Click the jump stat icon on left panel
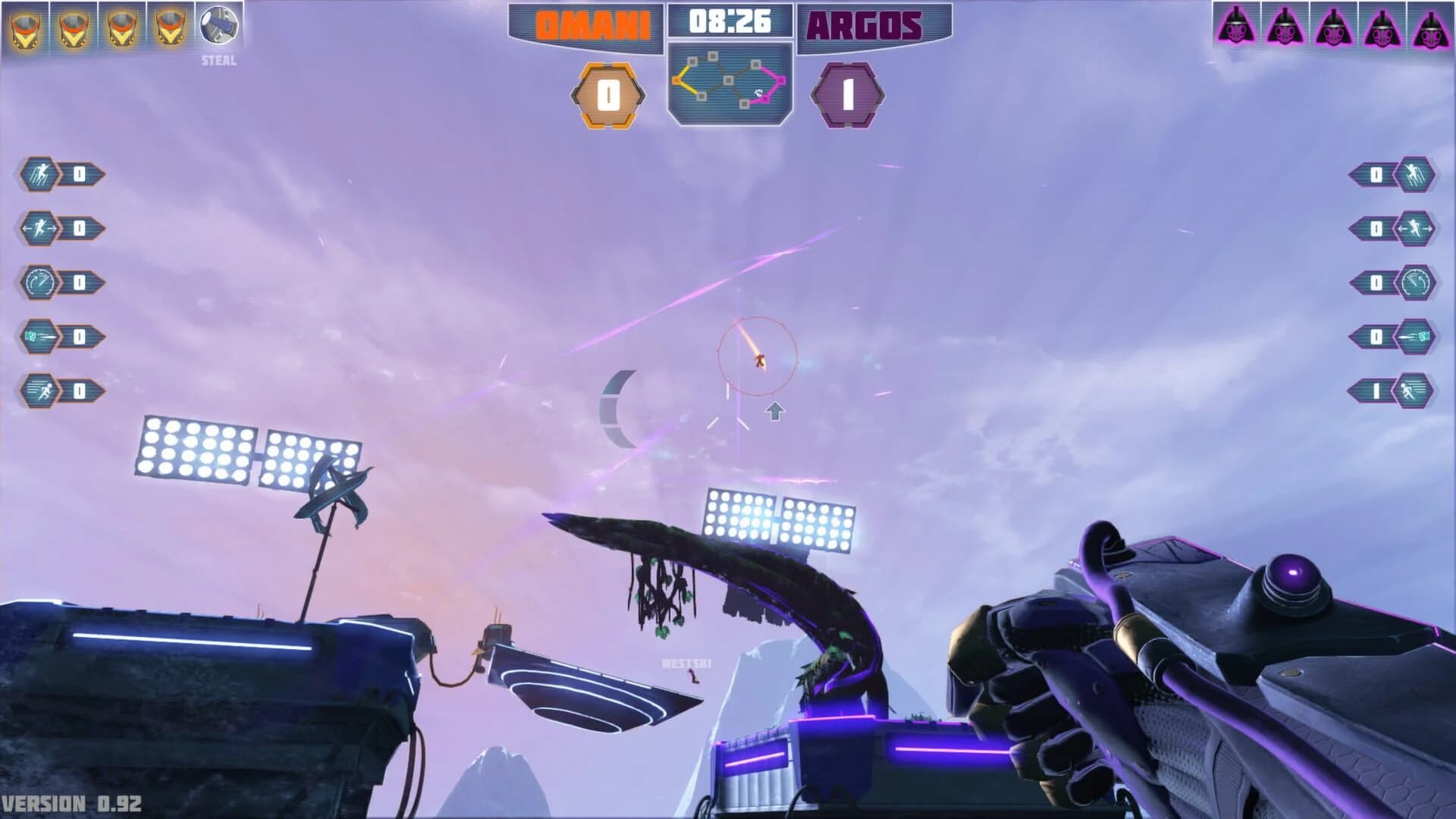The width and height of the screenshot is (1456, 819). tap(41, 172)
